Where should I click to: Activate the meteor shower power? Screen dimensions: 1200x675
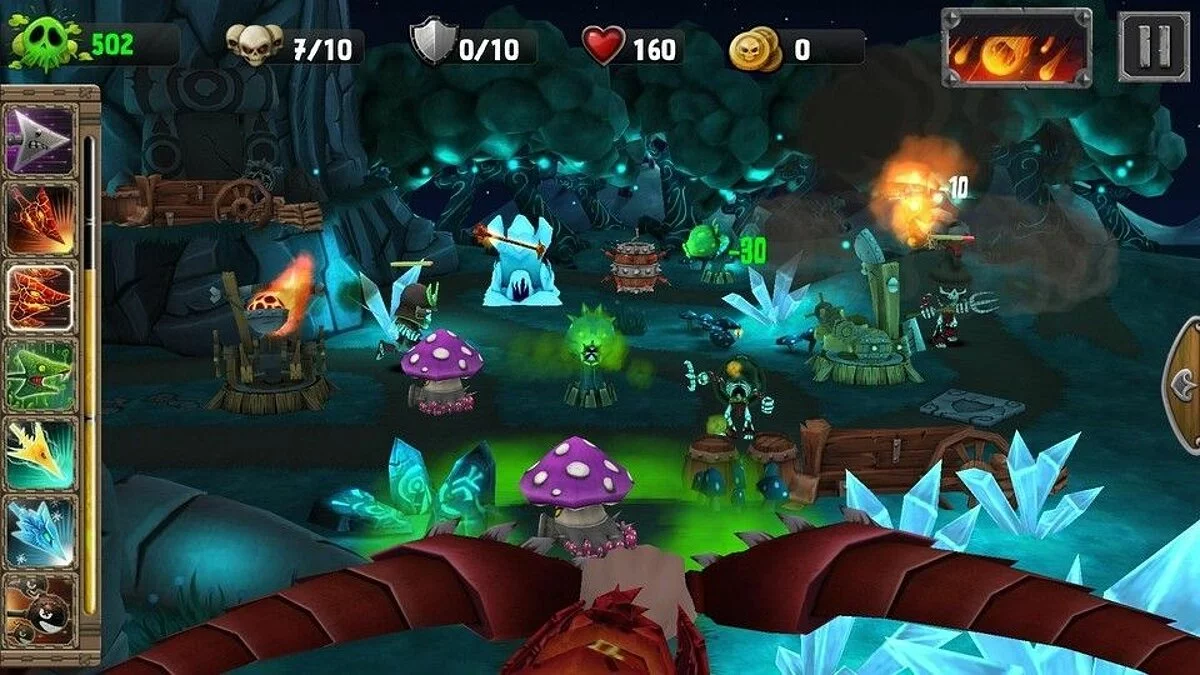point(1016,47)
